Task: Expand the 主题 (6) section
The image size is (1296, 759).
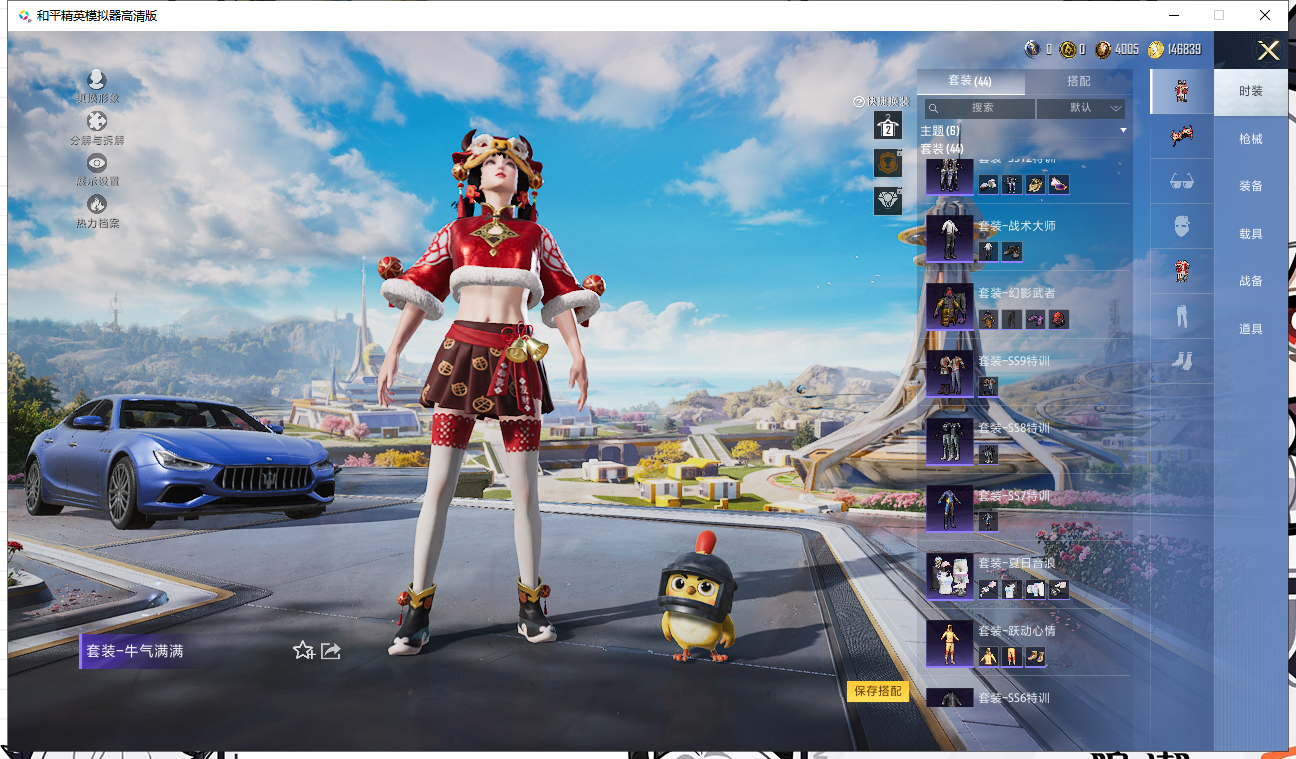Action: (x=1023, y=131)
